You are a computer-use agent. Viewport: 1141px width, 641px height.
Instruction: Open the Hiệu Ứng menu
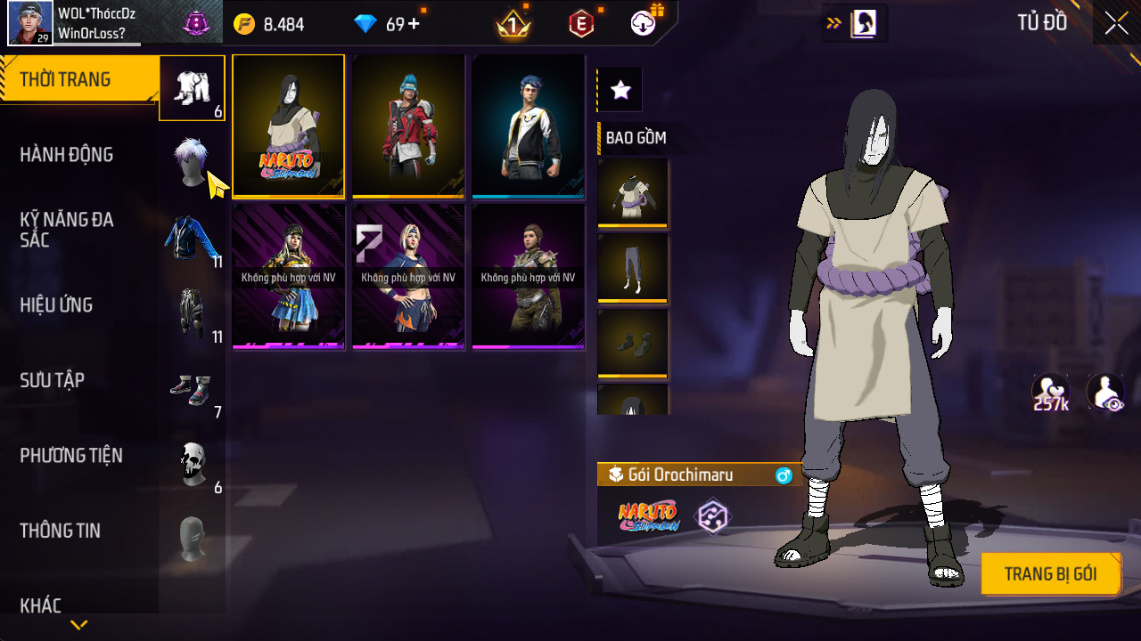pos(56,305)
